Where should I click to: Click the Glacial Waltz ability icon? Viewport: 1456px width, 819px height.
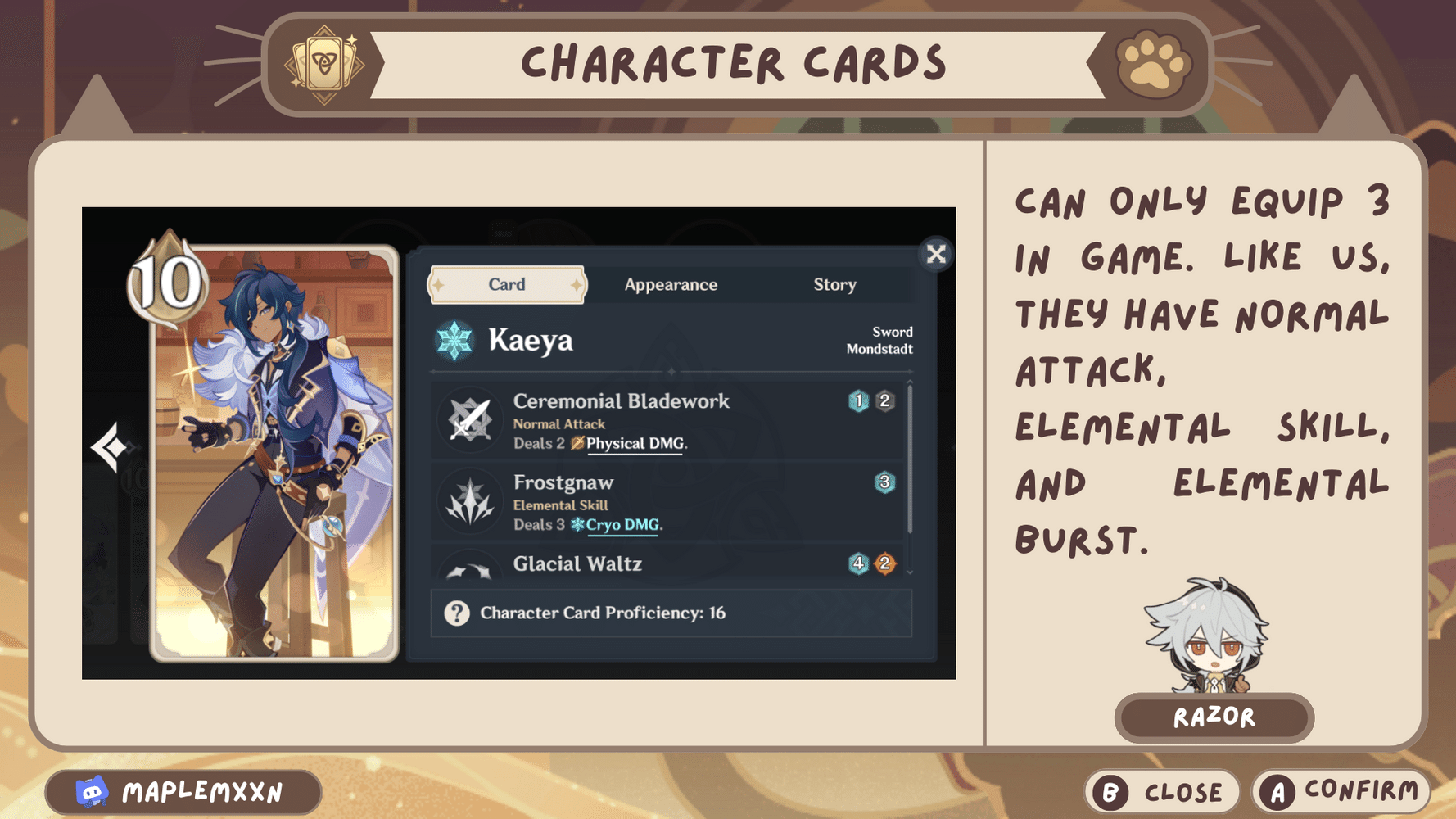468,569
